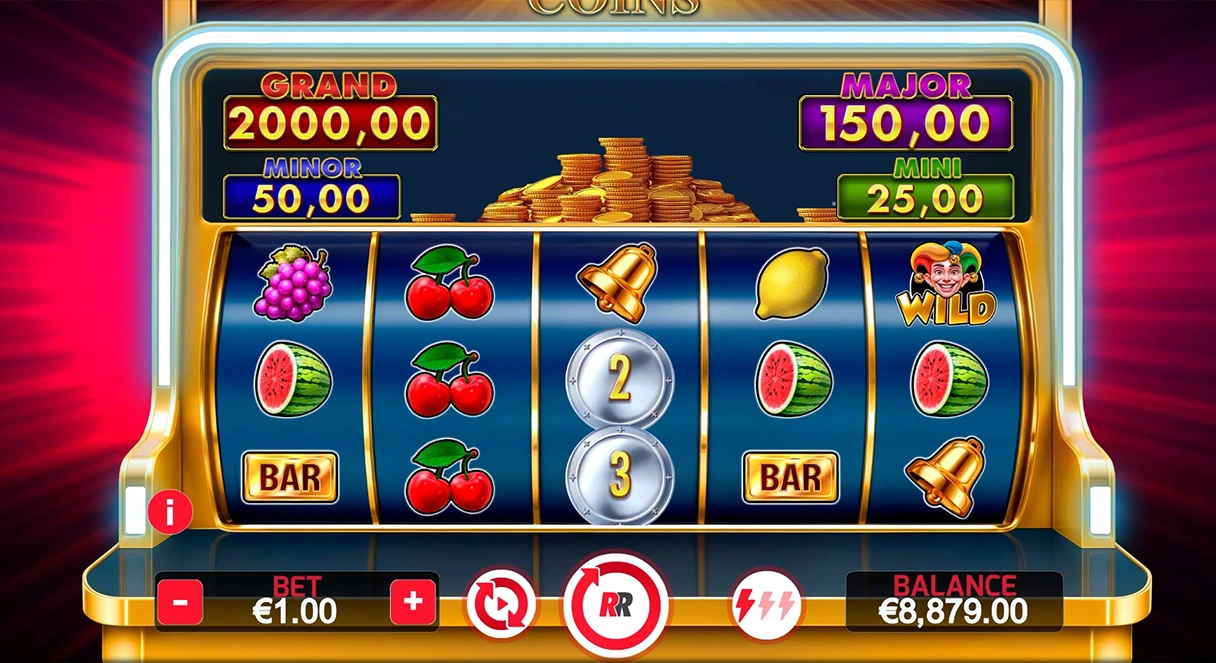The image size is (1216, 663).
Task: Spin the reels with the big RR button
Action: tap(617, 604)
